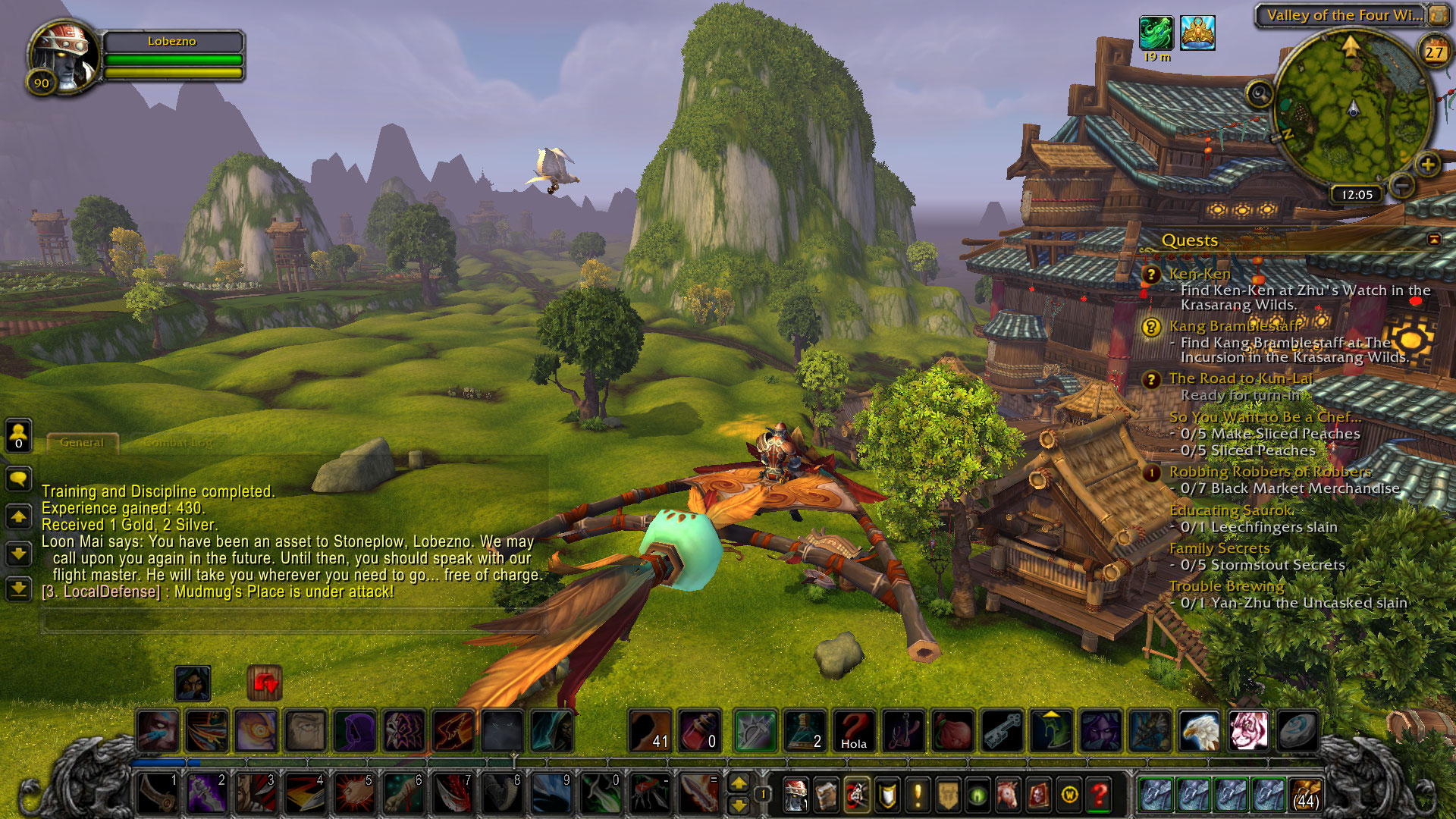This screenshot has height=819, width=1456.
Task: Open the world map button beside zone name
Action: (1438, 15)
